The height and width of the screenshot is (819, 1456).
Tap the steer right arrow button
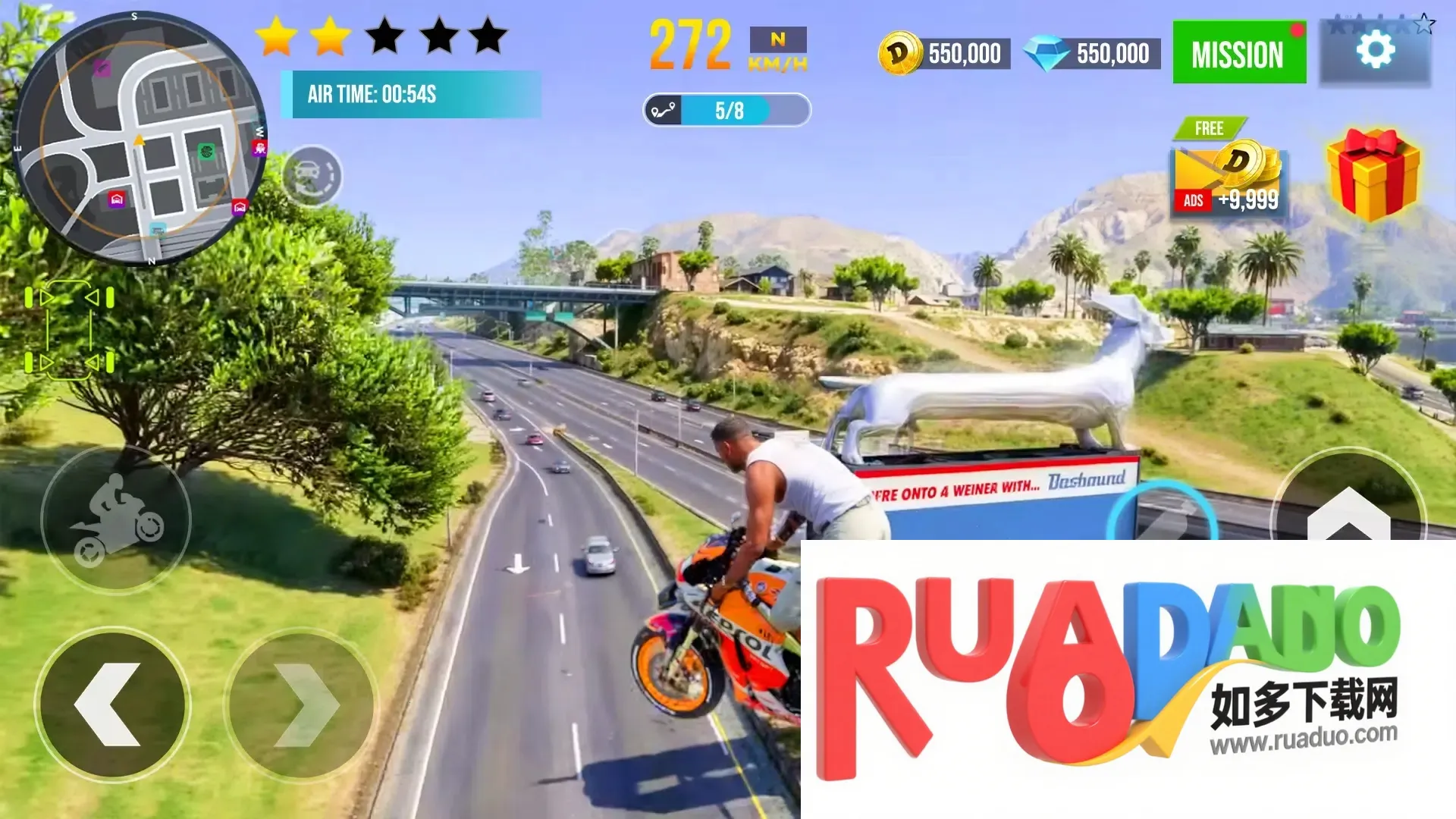pos(302,705)
